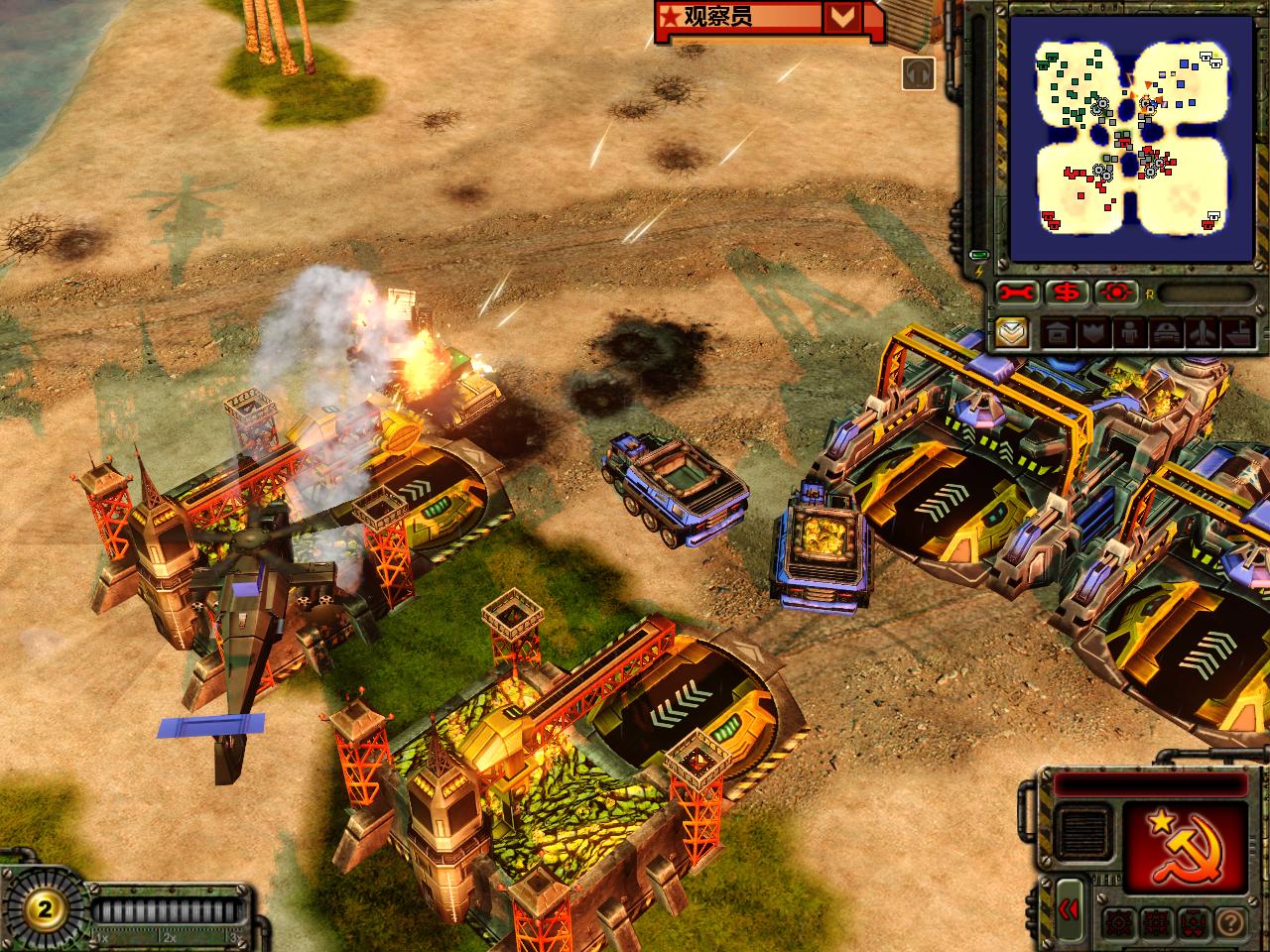Select the highlighted chevron build tab
Image resolution: width=1270 pixels, height=952 pixels.
click(1012, 332)
